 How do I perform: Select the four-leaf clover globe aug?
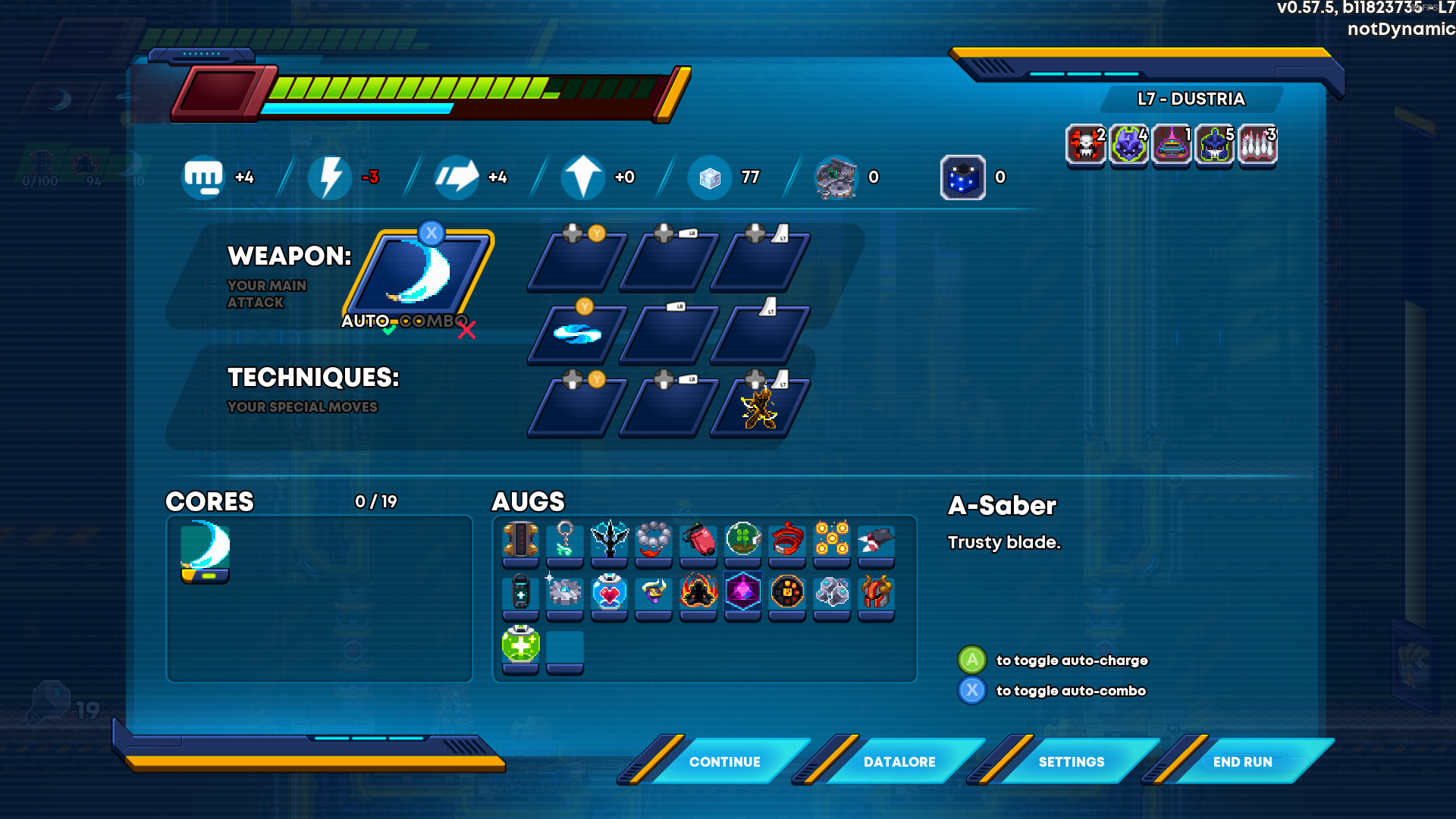coord(742,540)
